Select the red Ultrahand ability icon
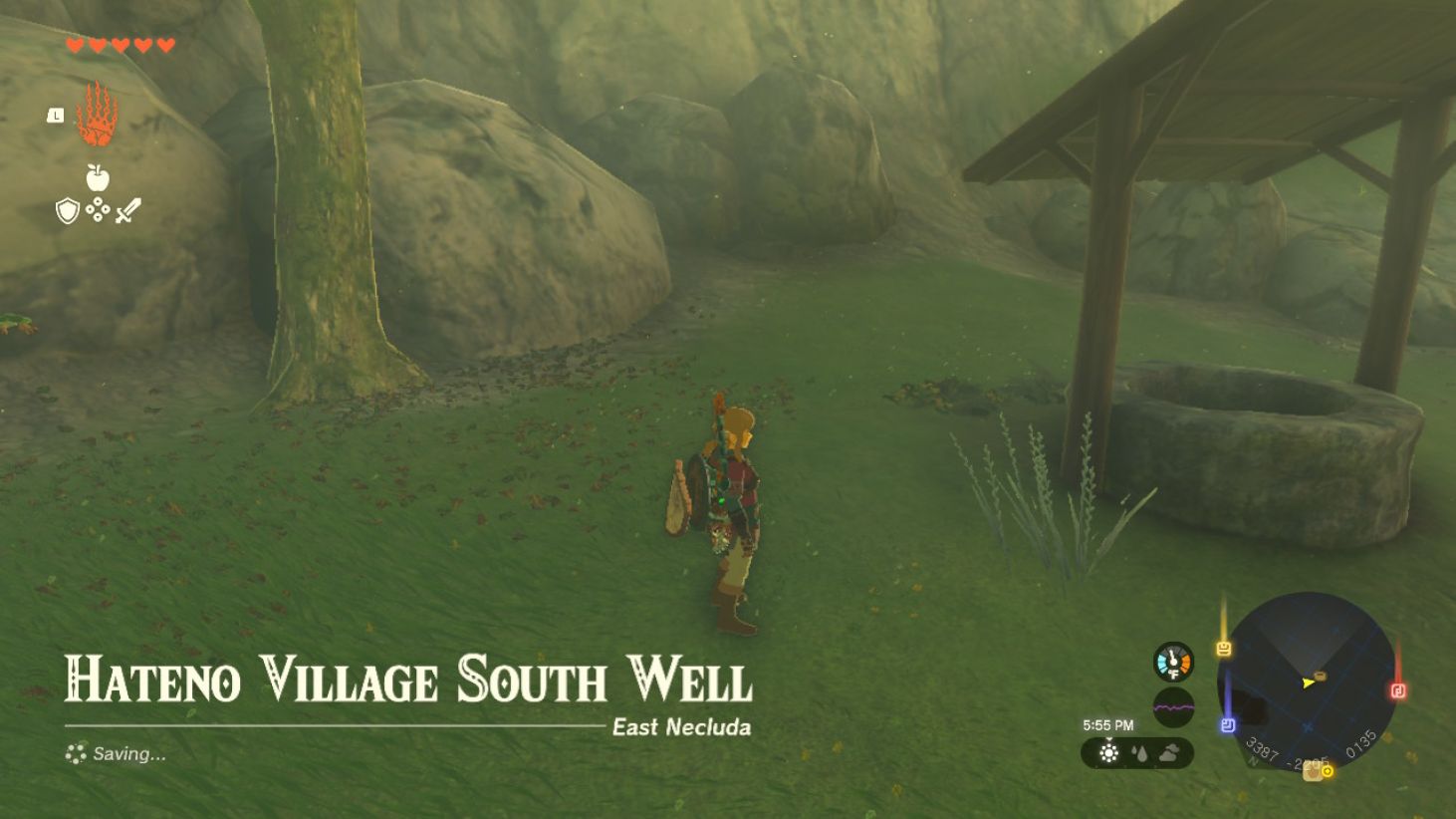1456x819 pixels. coord(98,116)
